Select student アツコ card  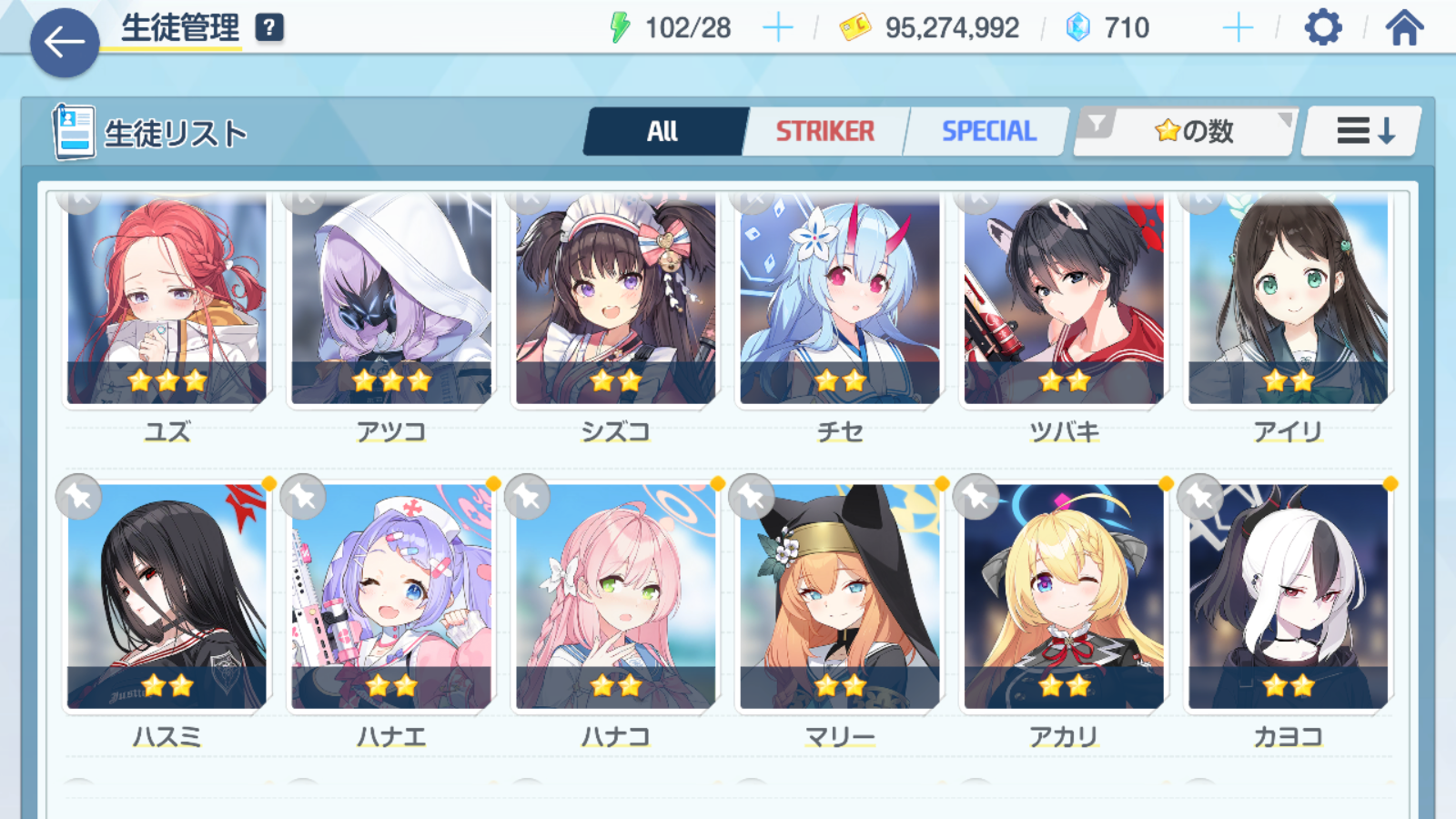coord(391,300)
